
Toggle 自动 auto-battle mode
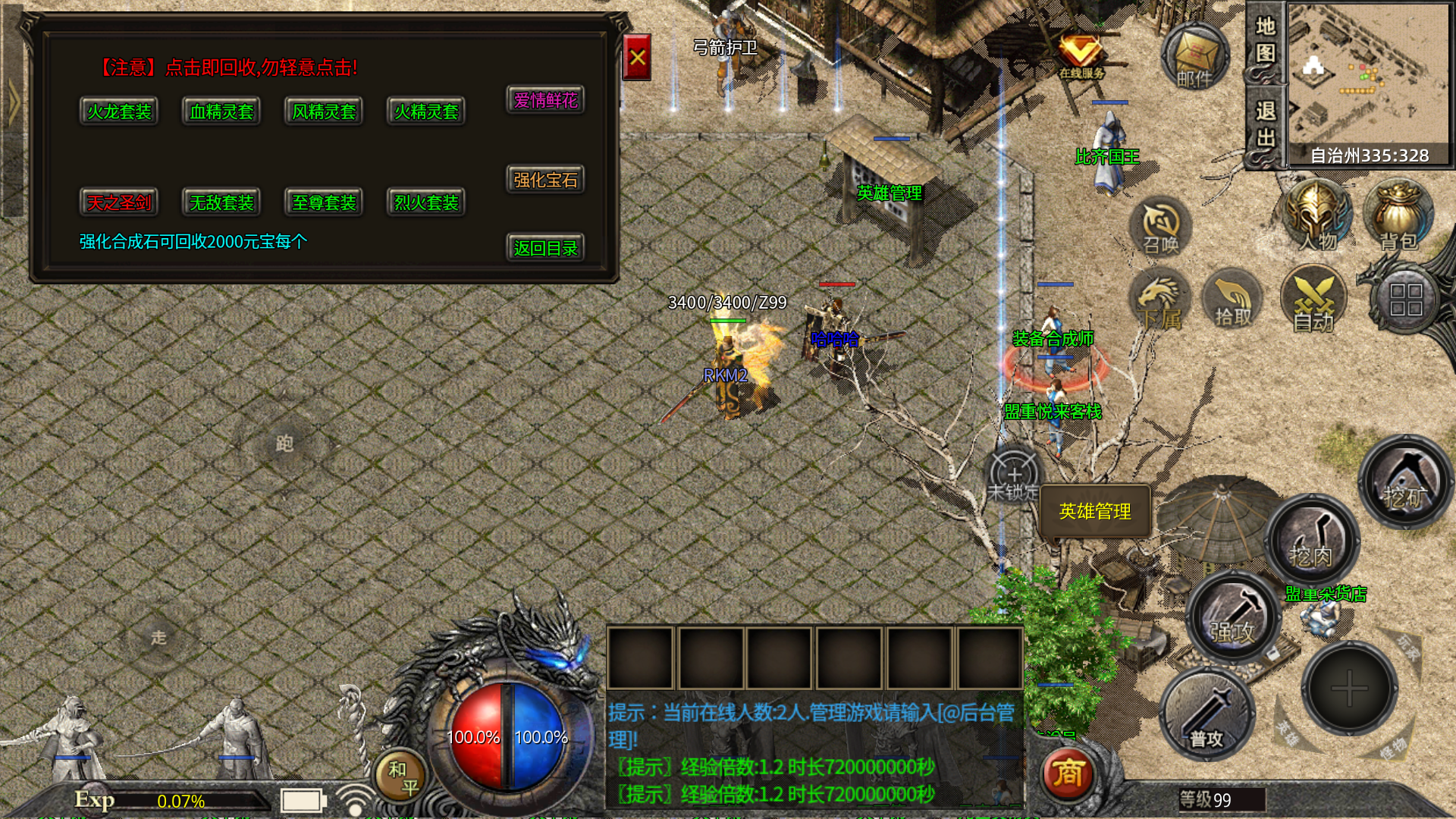click(x=1313, y=301)
